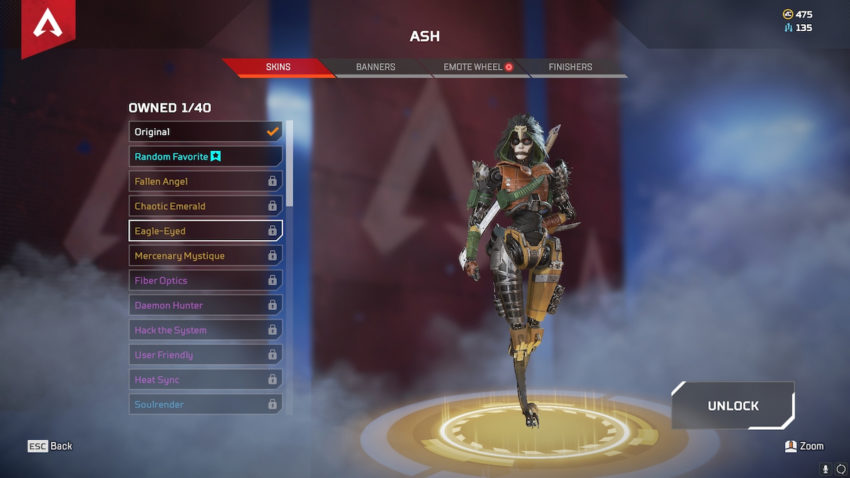The image size is (850, 478).
Task: Choose the Daemon Hunter skin
Action: coord(205,305)
